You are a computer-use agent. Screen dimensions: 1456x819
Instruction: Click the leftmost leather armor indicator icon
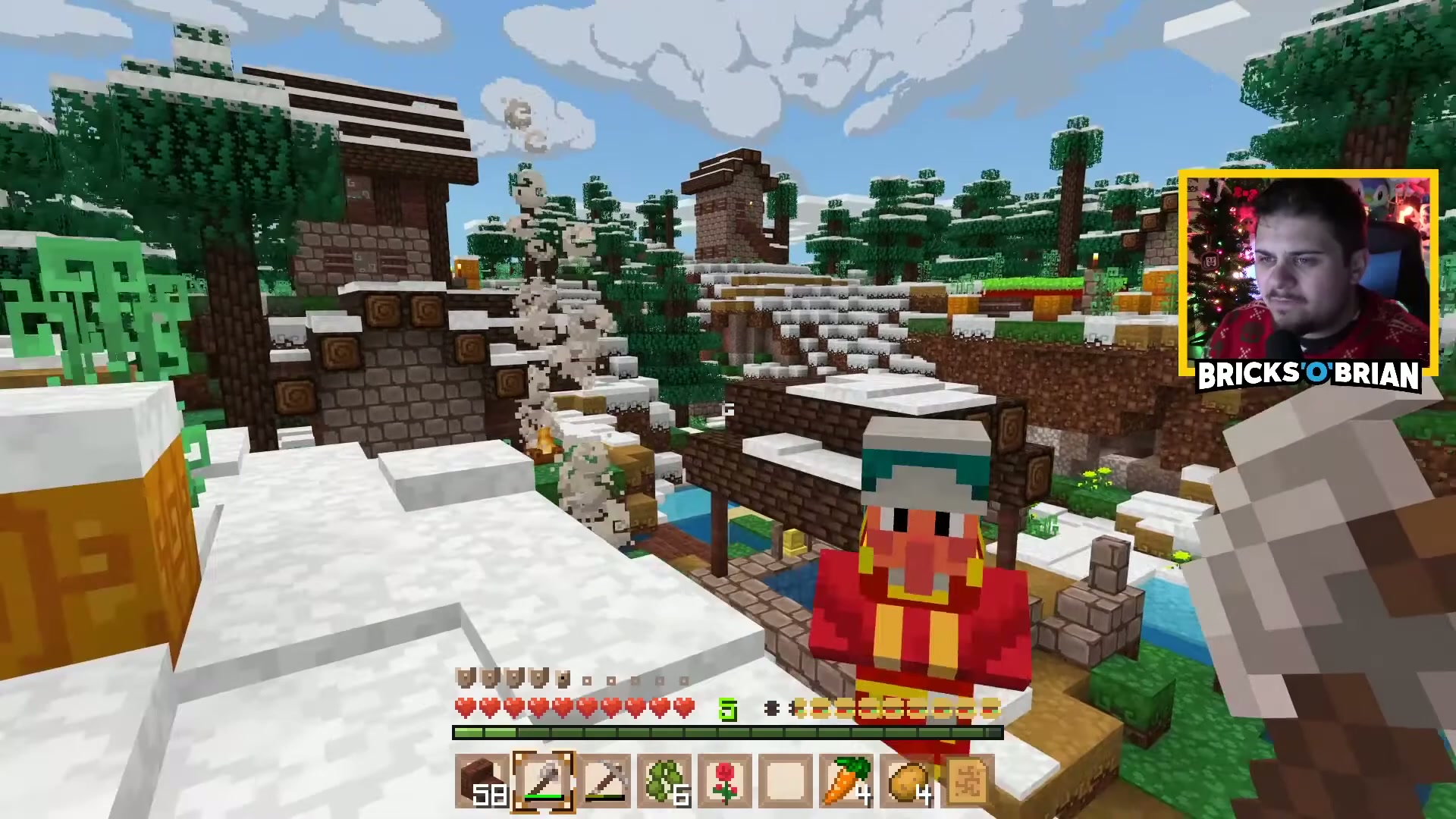click(x=464, y=677)
